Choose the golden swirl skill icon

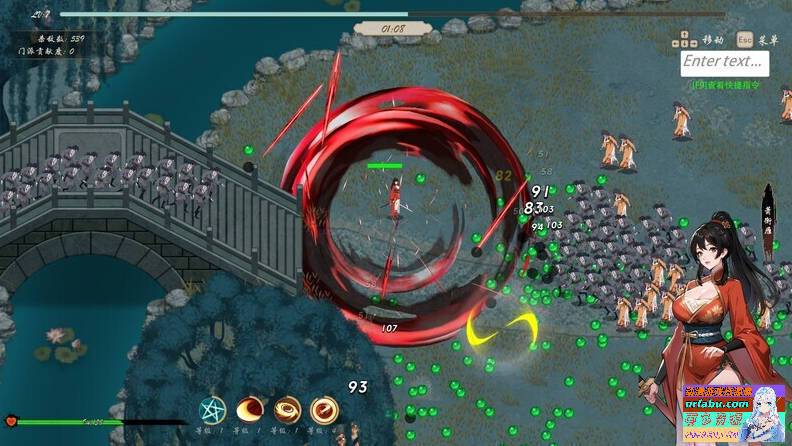[287, 410]
